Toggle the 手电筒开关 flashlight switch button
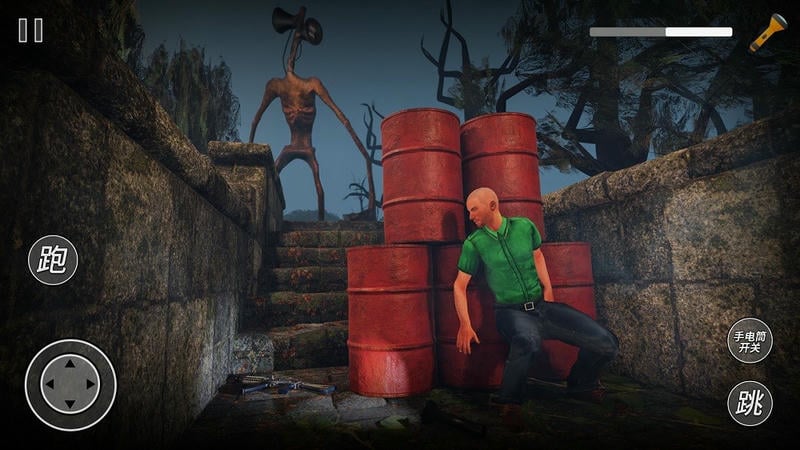 coord(749,340)
